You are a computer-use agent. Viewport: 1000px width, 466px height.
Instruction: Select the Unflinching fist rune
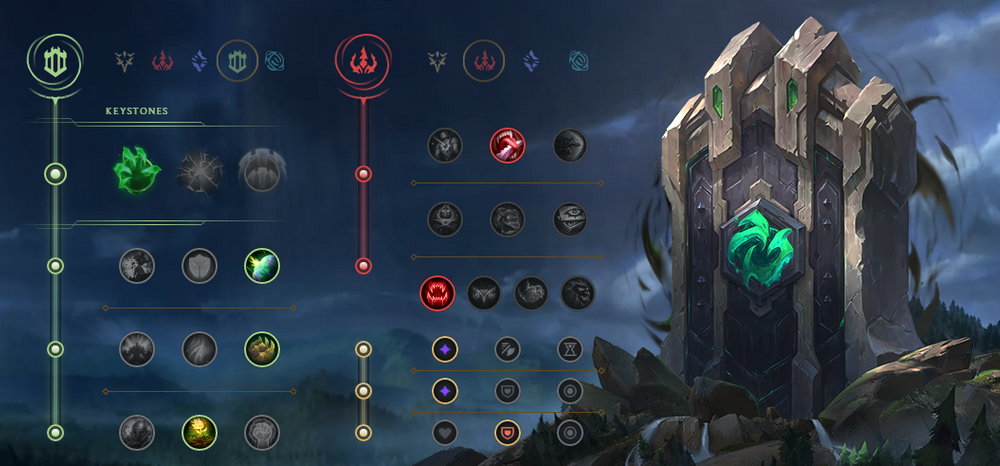[261, 432]
